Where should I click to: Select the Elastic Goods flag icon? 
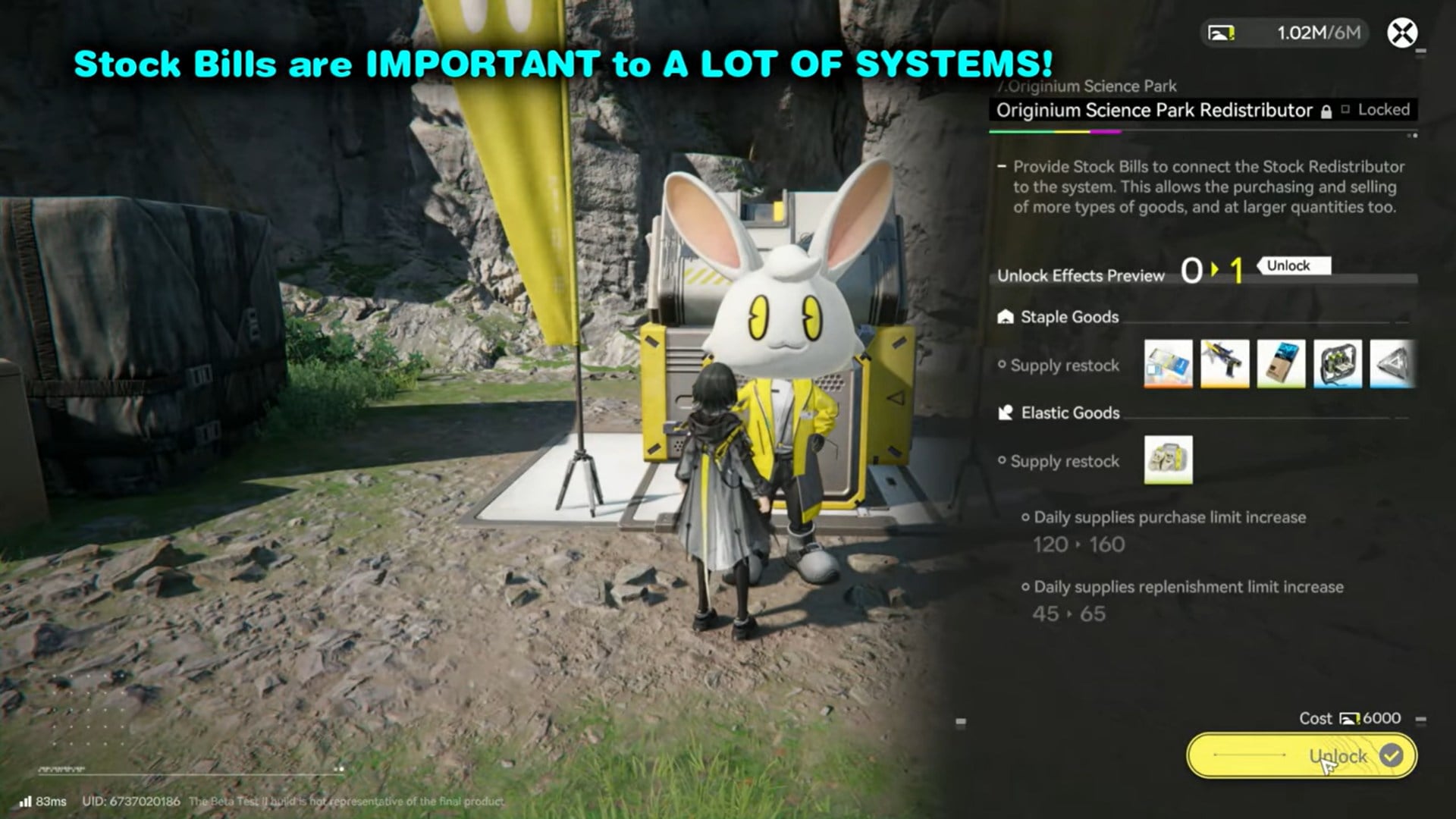click(1005, 413)
